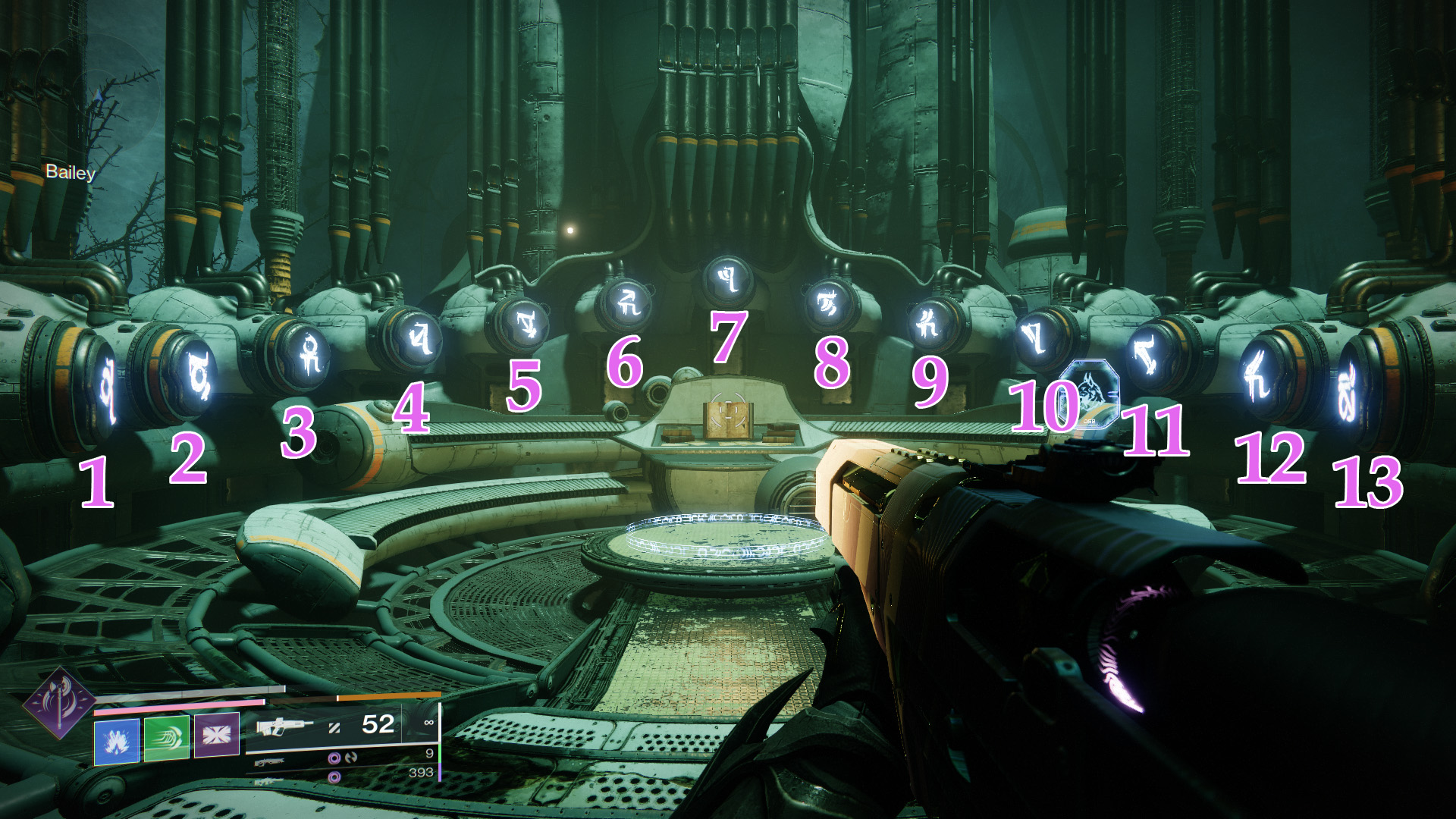This screenshot has height=819, width=1456.
Task: Switch to the stowed weapon with 393 ammo
Action: click(x=270, y=781)
